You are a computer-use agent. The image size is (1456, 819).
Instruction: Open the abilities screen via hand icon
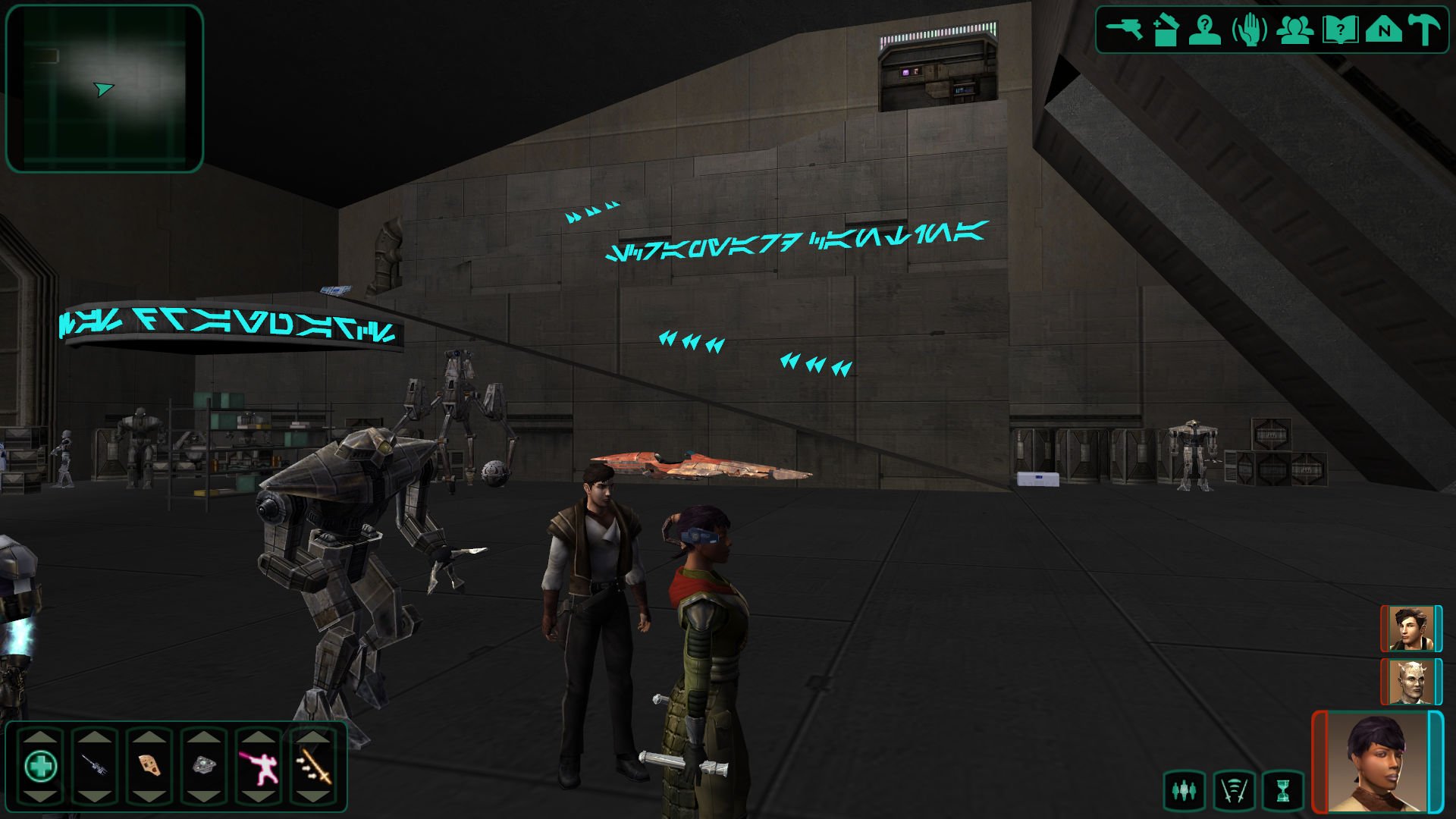[1249, 31]
